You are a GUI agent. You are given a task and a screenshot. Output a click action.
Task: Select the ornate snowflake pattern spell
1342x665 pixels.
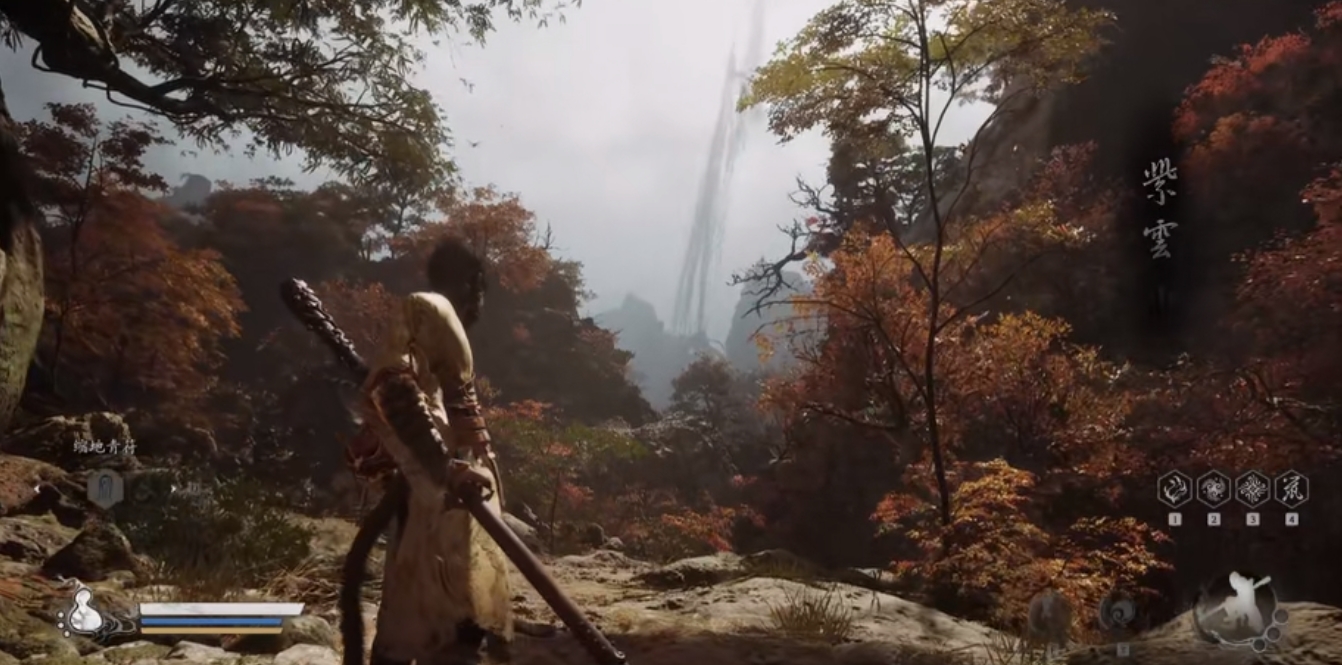(1252, 489)
